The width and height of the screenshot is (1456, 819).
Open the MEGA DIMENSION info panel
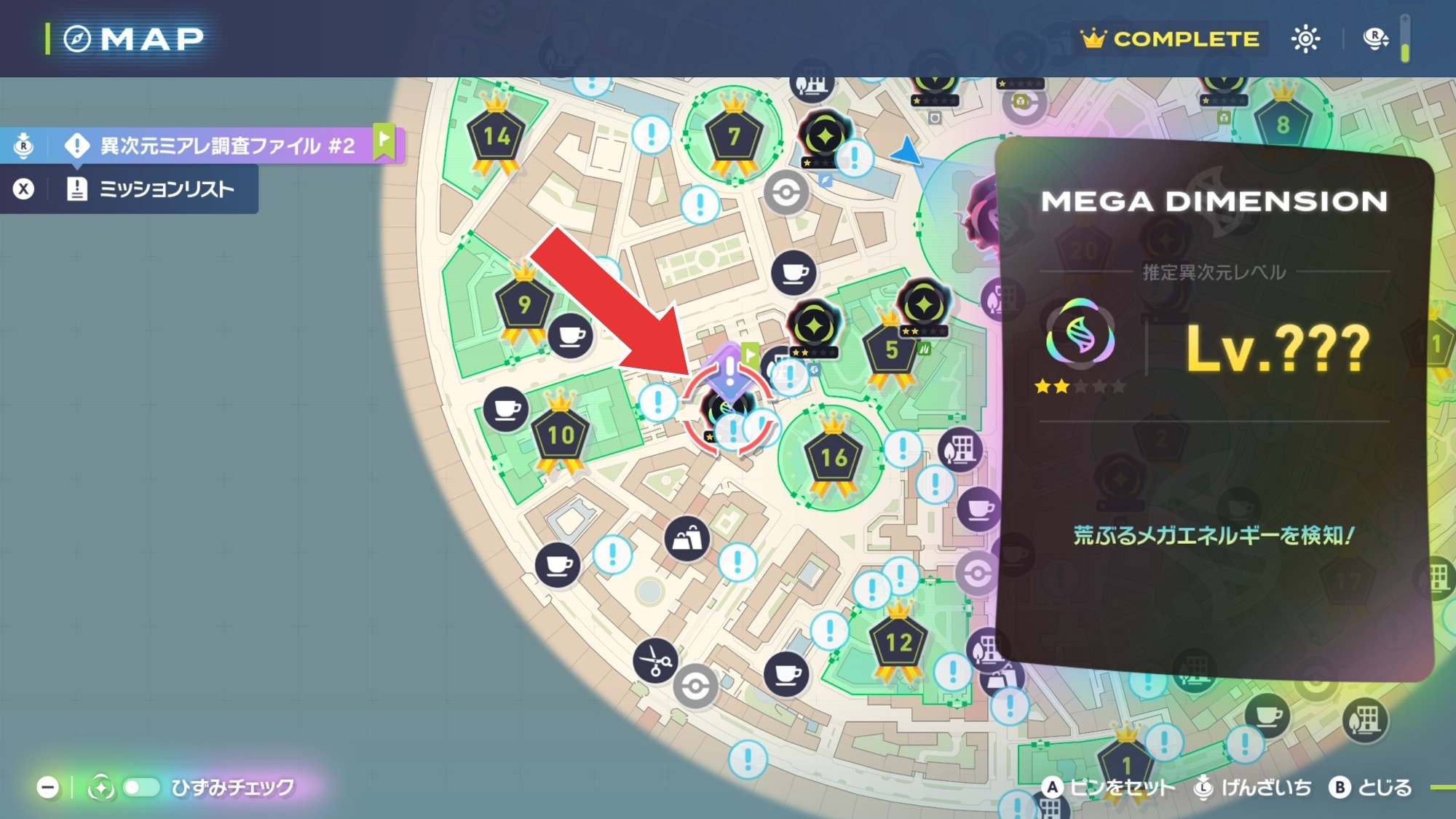tap(1214, 408)
